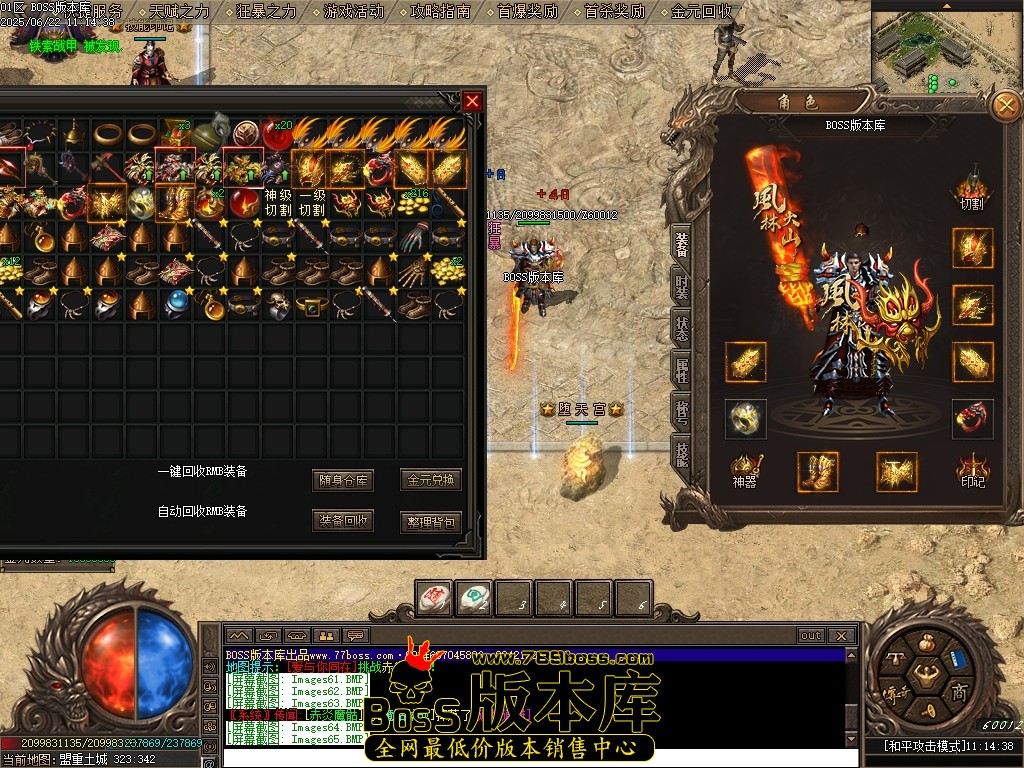Sort bag with 整理背包 button
The image size is (1024, 768).
(x=430, y=521)
